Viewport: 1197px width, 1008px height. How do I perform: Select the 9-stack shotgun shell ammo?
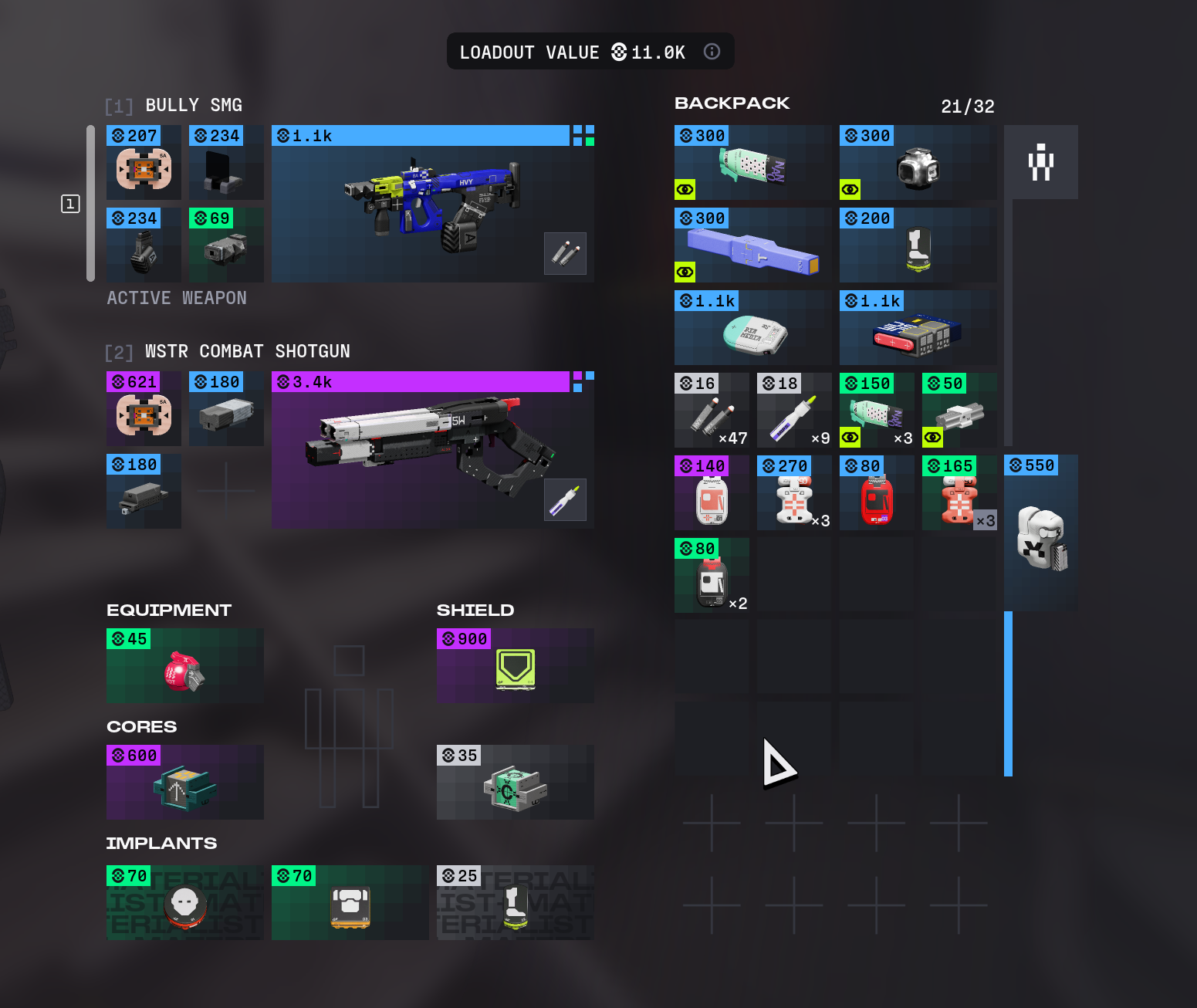tap(794, 411)
